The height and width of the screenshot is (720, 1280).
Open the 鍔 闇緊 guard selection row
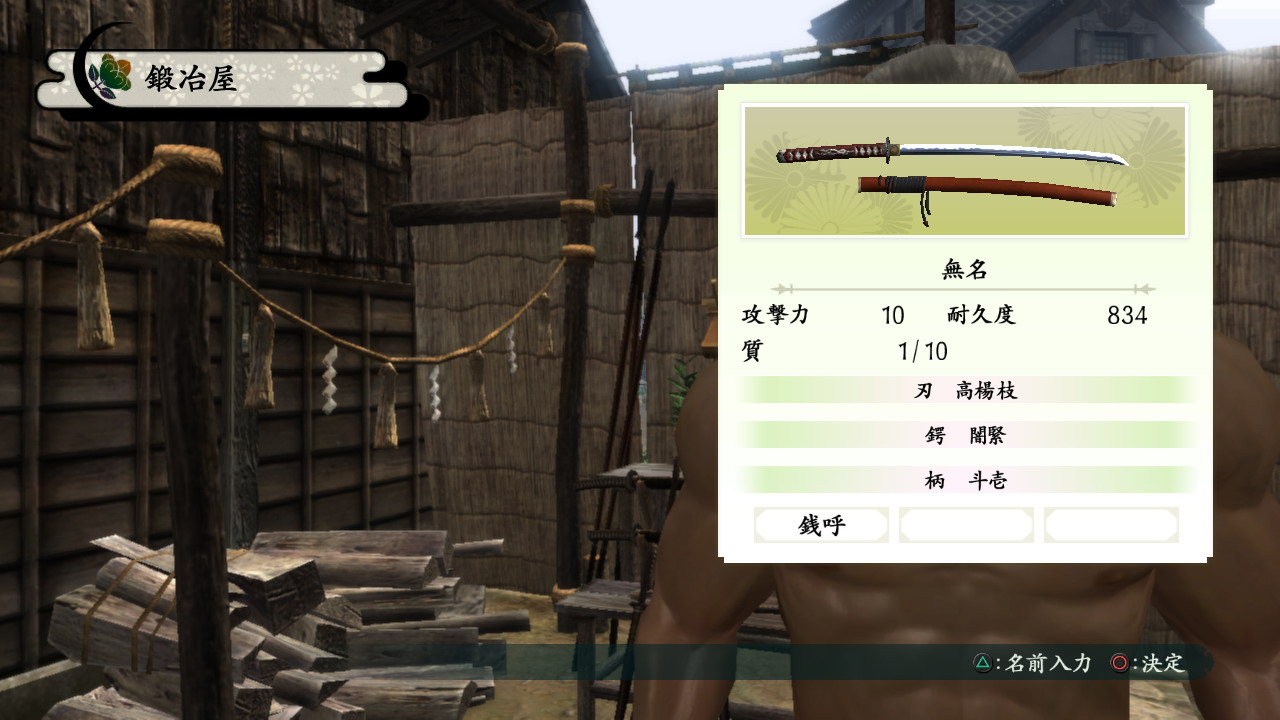click(x=964, y=435)
